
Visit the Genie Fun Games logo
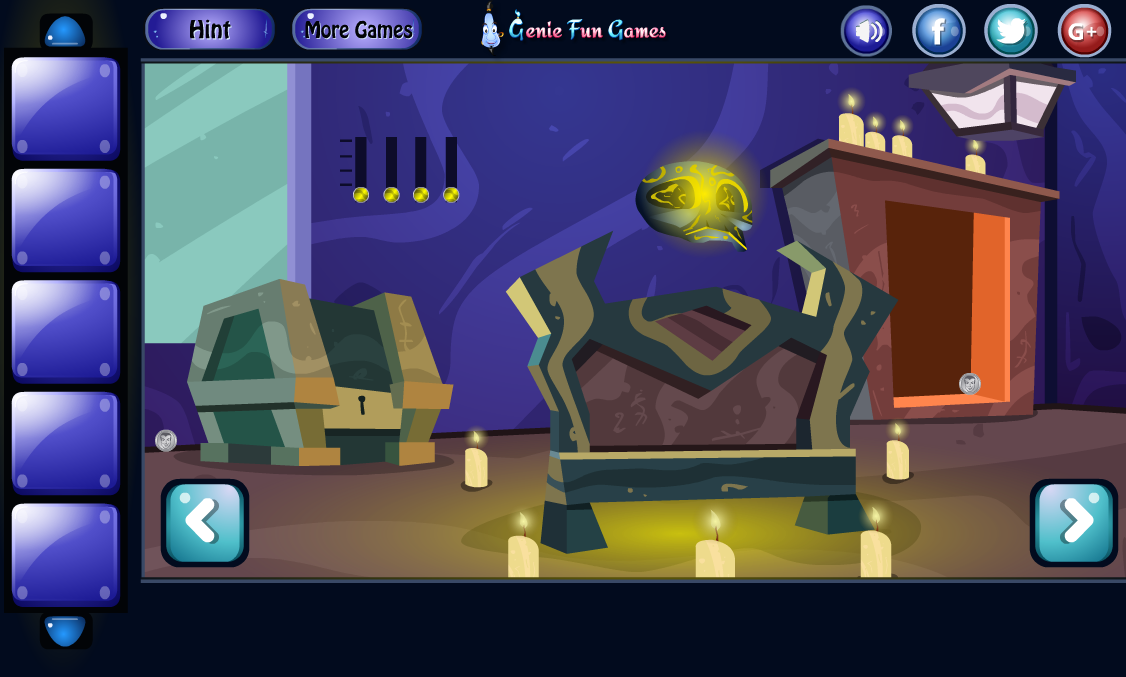[573, 29]
